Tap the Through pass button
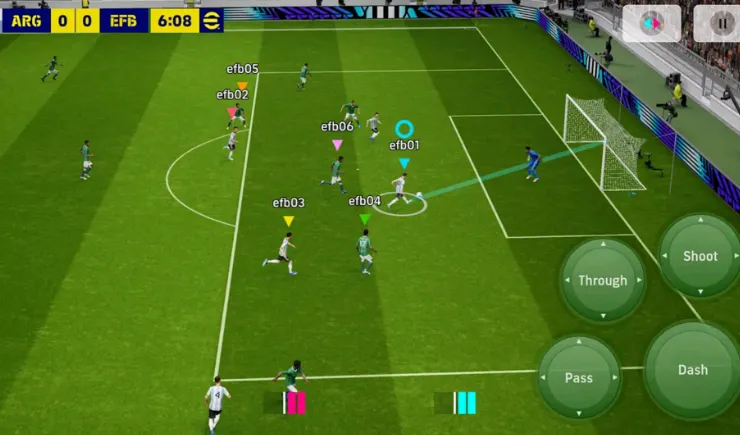Viewport: 740px width, 435px height. pyautogui.click(x=602, y=281)
